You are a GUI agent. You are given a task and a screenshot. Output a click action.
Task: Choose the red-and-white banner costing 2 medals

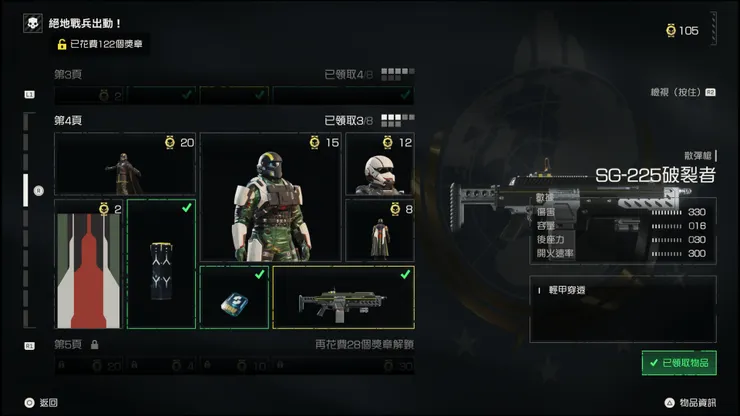(89, 264)
